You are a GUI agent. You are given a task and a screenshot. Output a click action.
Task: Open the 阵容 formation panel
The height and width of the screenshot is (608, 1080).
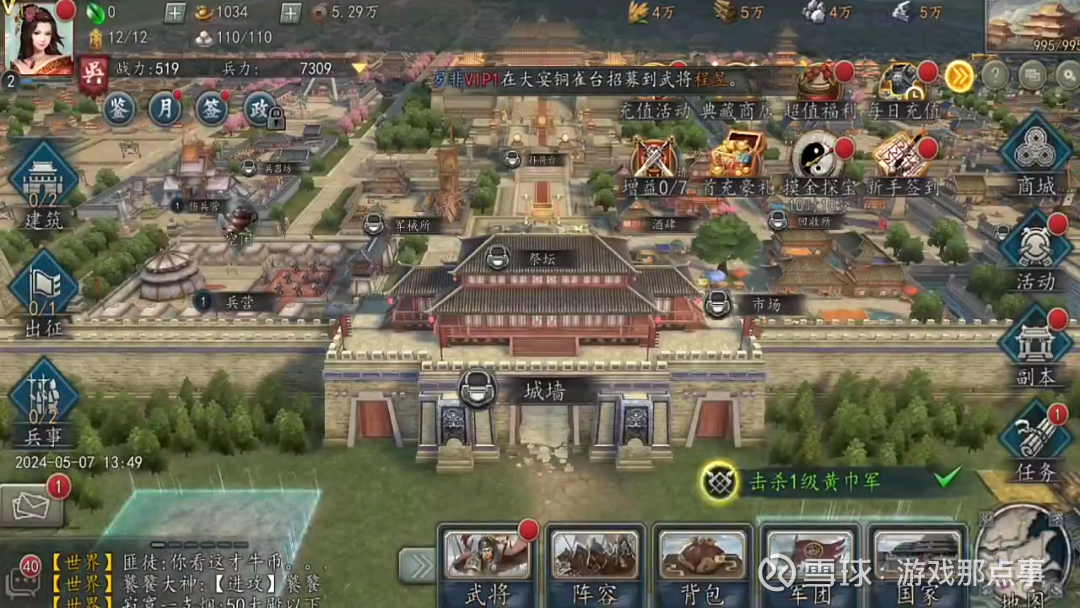[x=595, y=566]
